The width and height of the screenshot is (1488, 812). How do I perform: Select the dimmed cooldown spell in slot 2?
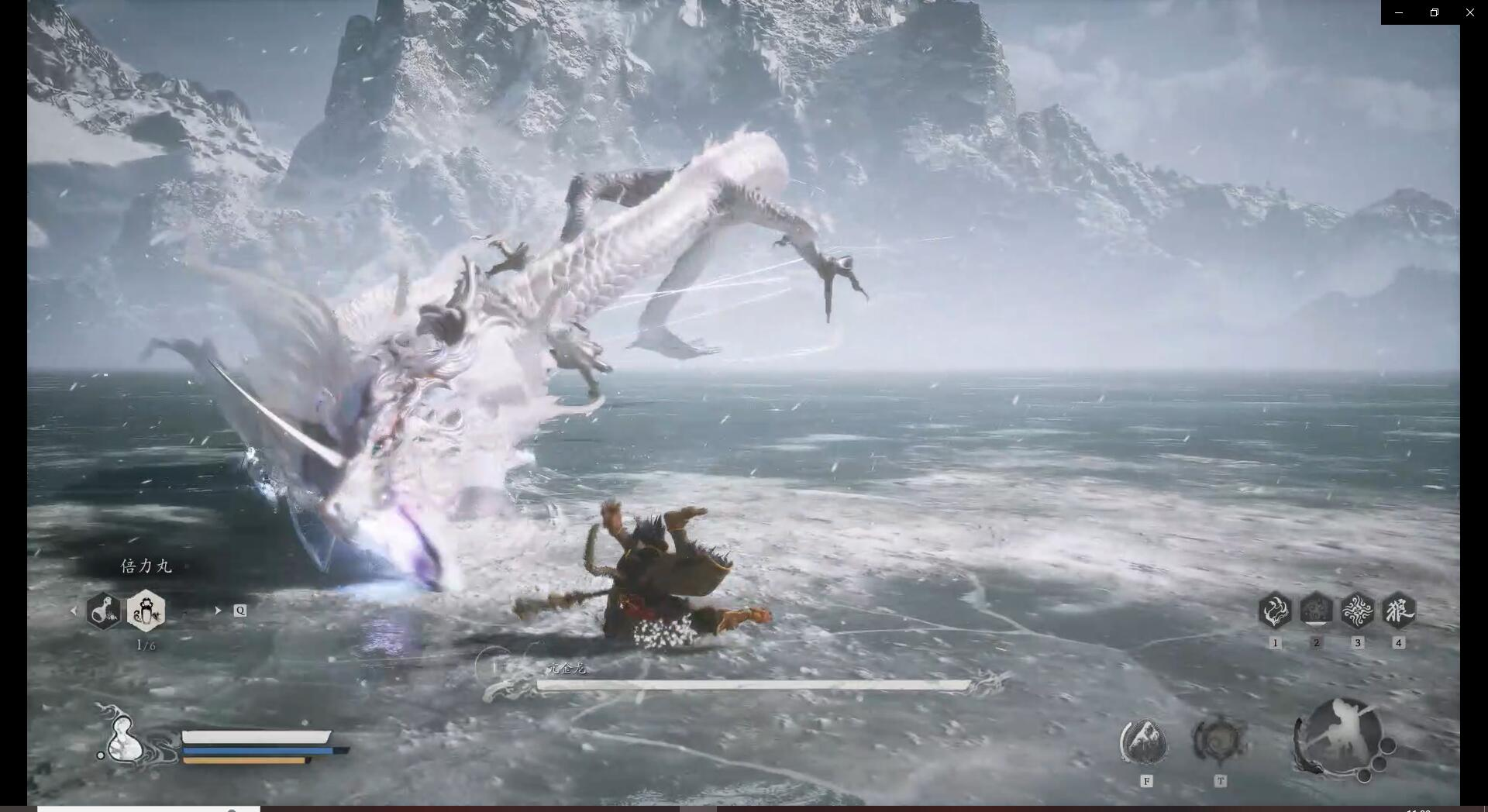(1316, 611)
